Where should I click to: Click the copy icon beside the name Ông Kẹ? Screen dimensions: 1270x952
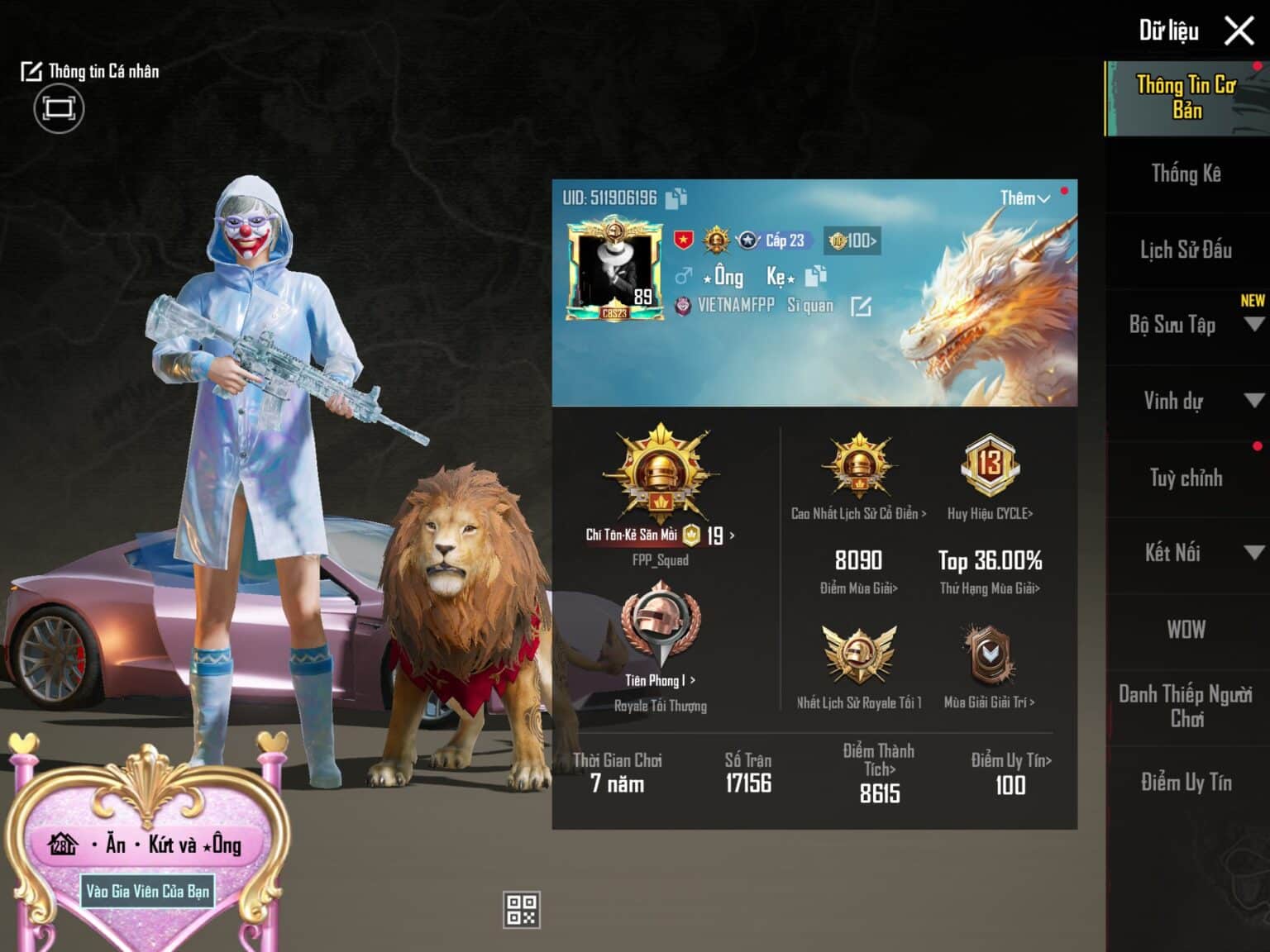tap(815, 277)
